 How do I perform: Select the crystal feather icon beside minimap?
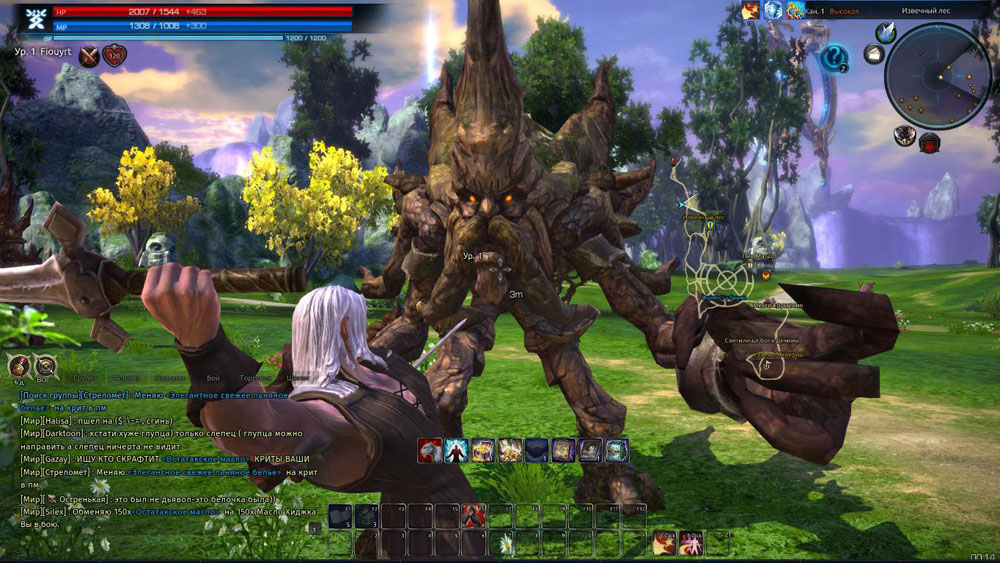pos(885,32)
